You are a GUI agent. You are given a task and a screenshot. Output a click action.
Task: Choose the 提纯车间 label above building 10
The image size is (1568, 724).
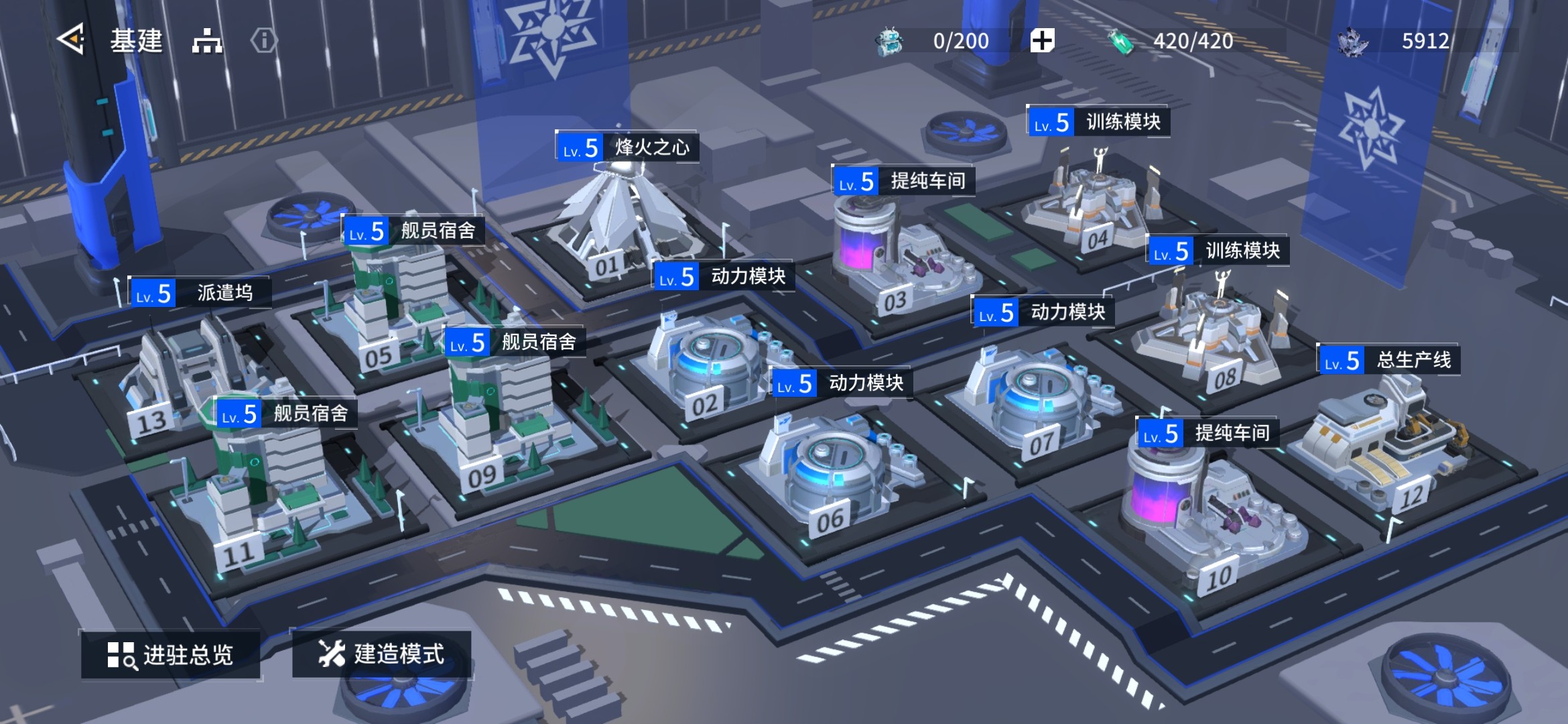(x=1207, y=433)
